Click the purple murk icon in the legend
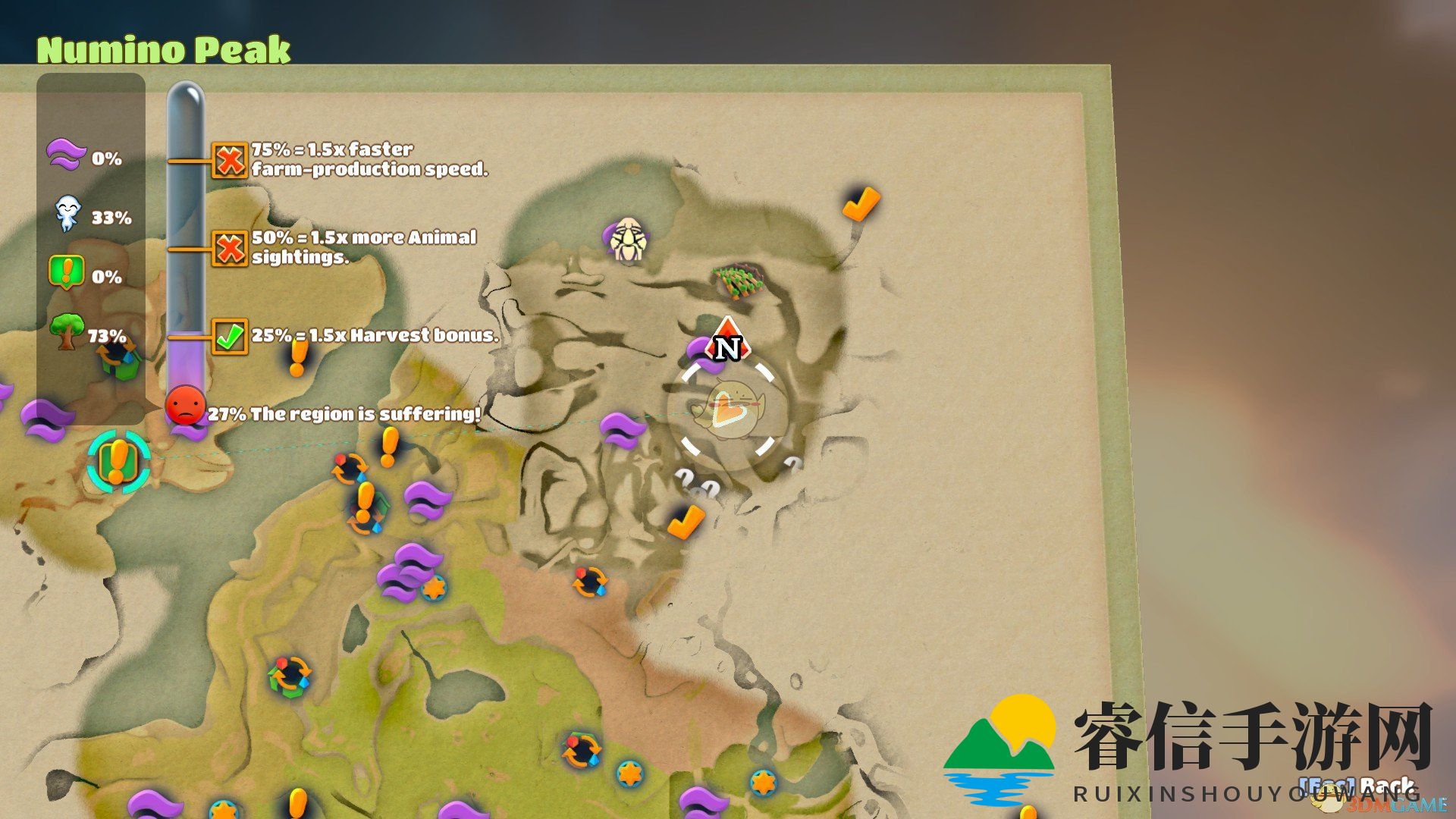 67,155
